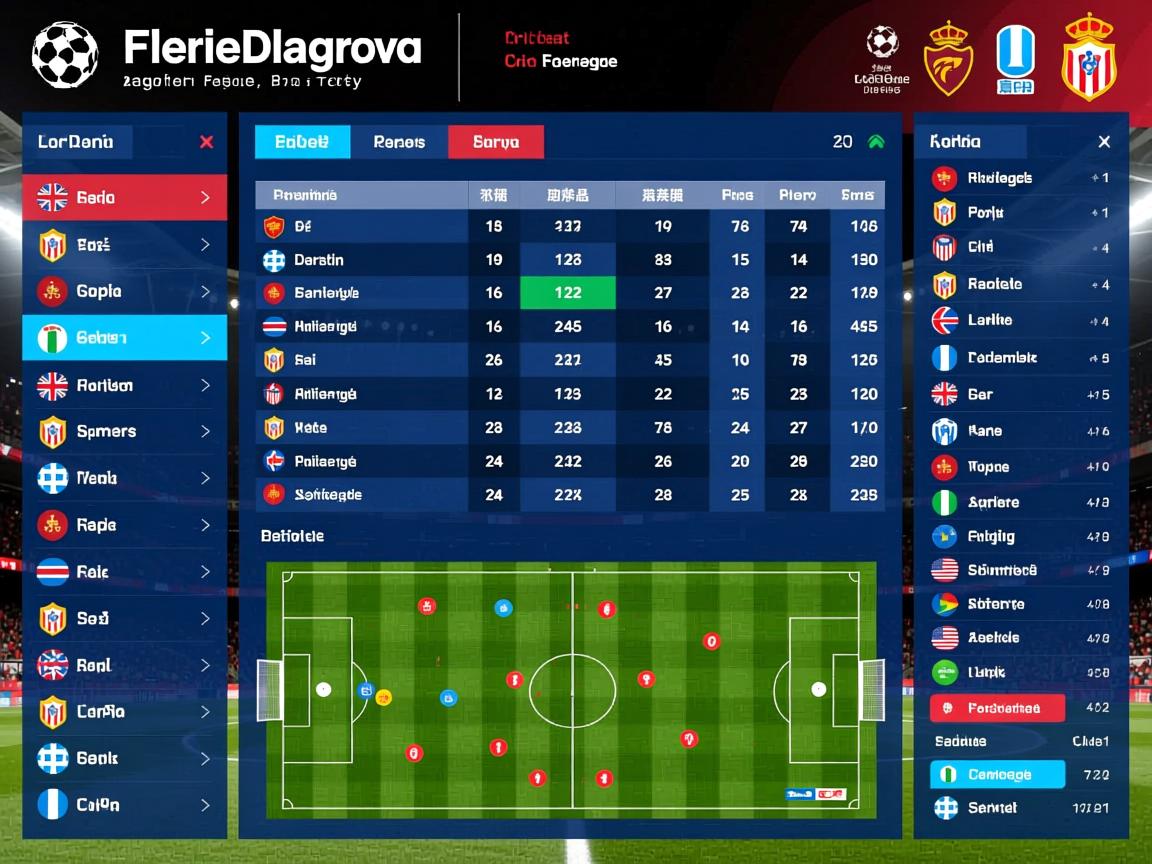Open the Spmers team entry
1152x864 pixels.
click(x=125, y=432)
